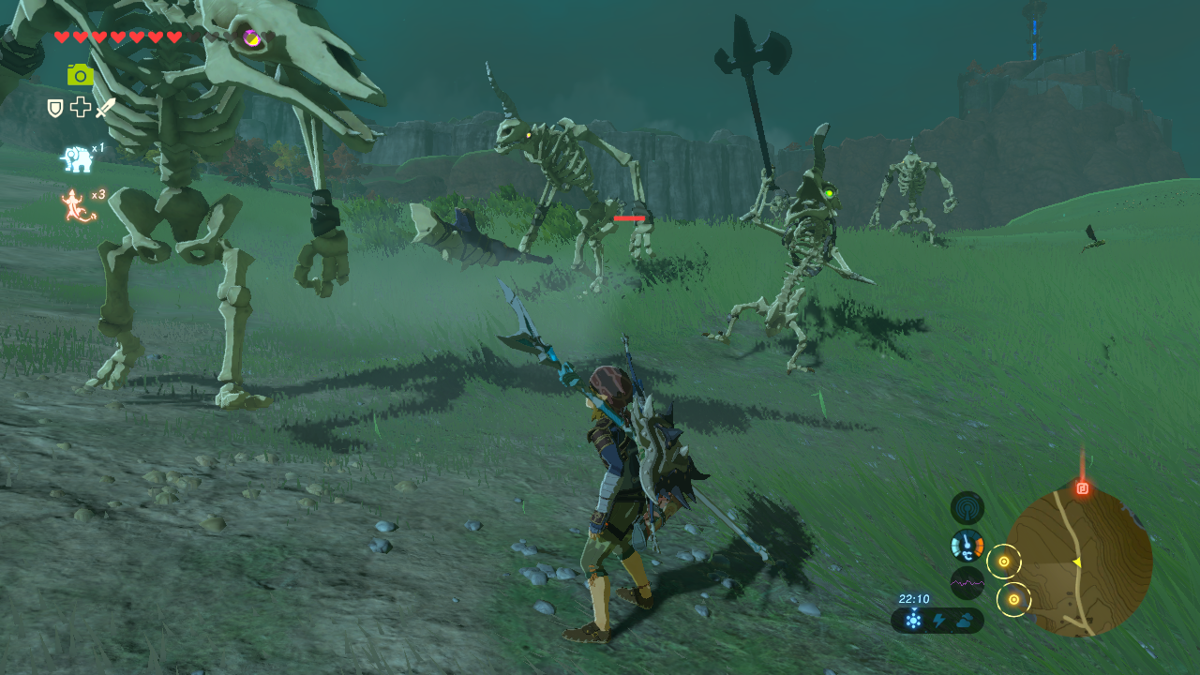Viewport: 1200px width, 675px height.
Task: Click the lightning bolt weather forecast icon
Action: (938, 621)
